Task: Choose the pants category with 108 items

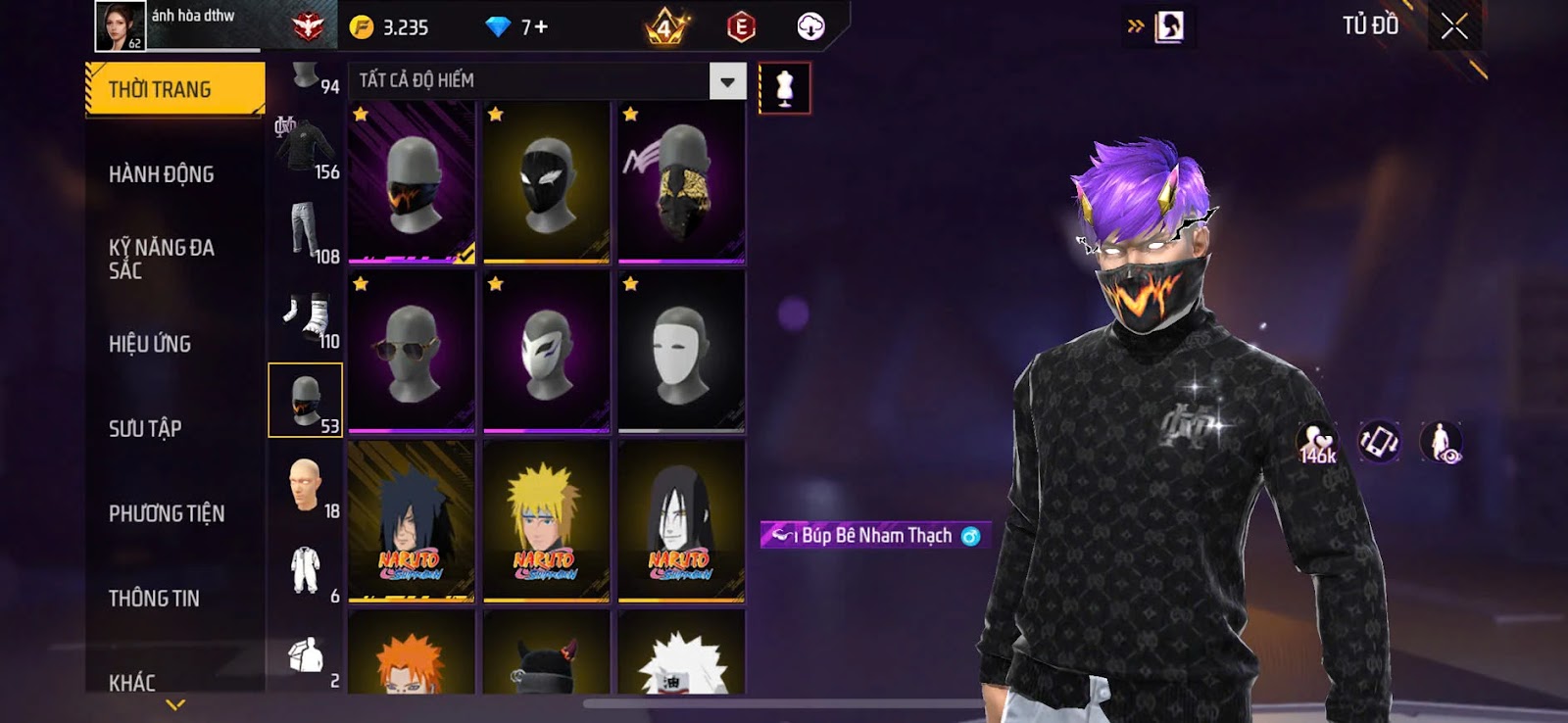Action: 306,232
